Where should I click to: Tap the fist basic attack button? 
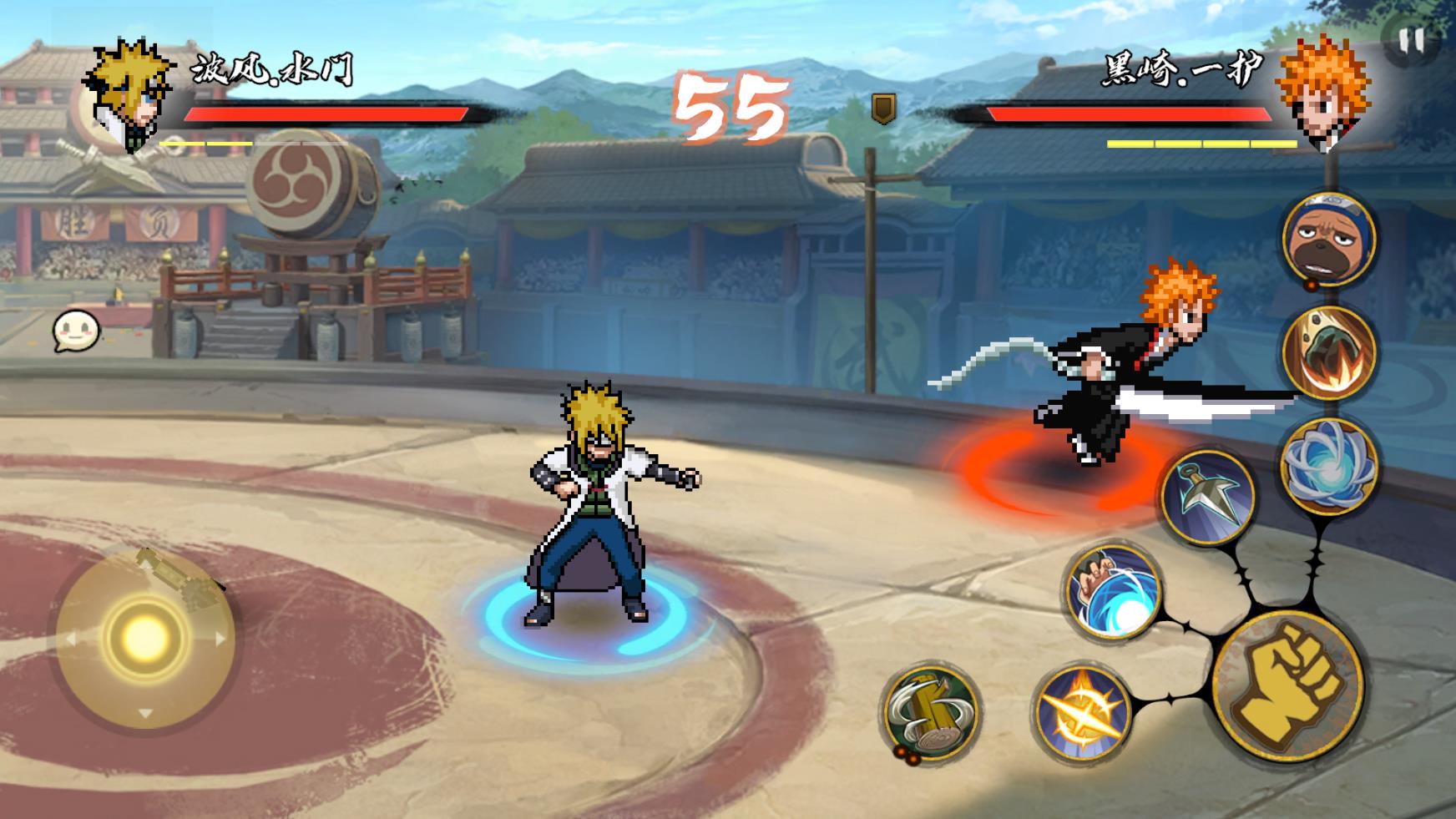pyautogui.click(x=1287, y=685)
